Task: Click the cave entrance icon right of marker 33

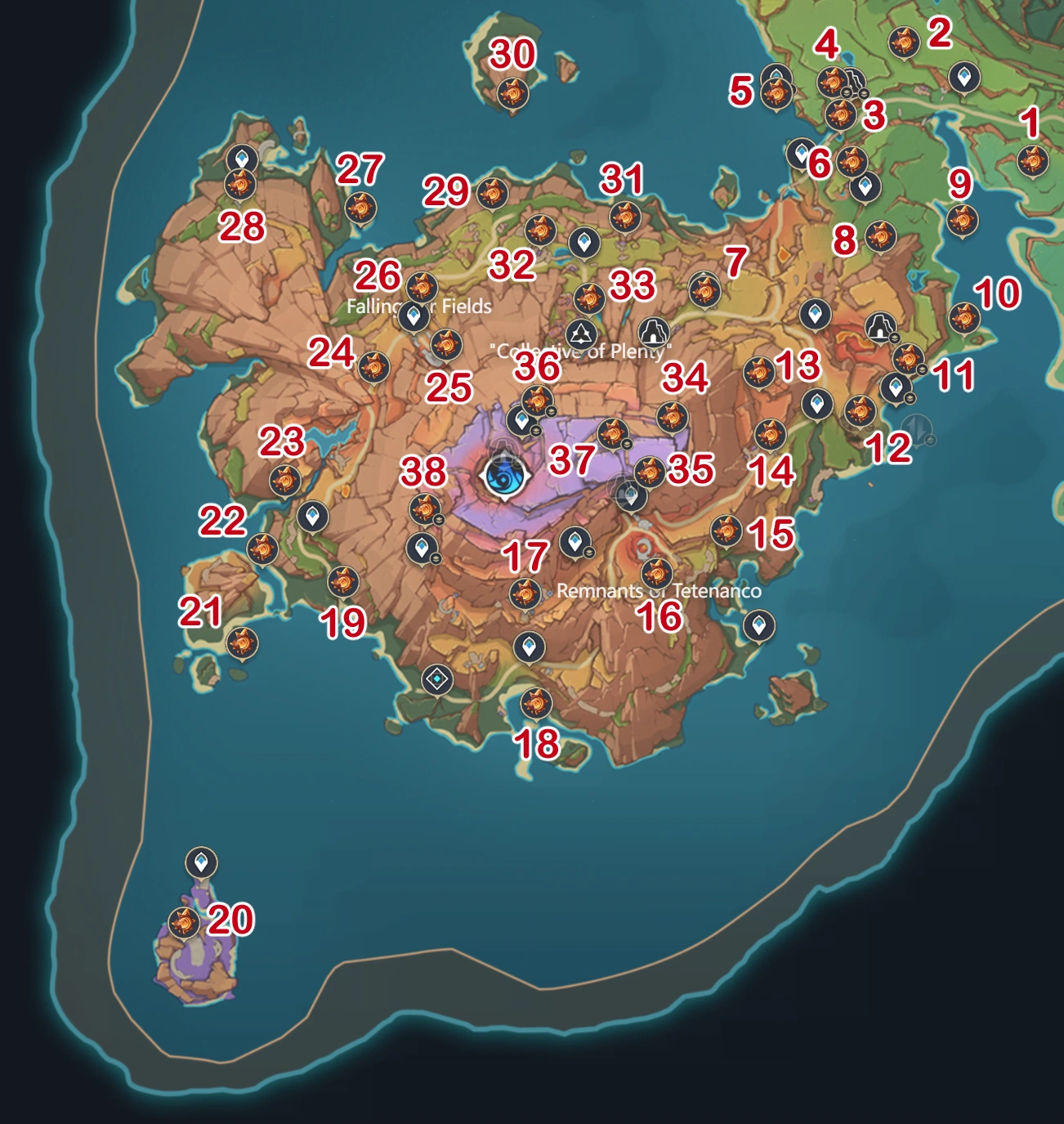Action: click(x=653, y=332)
